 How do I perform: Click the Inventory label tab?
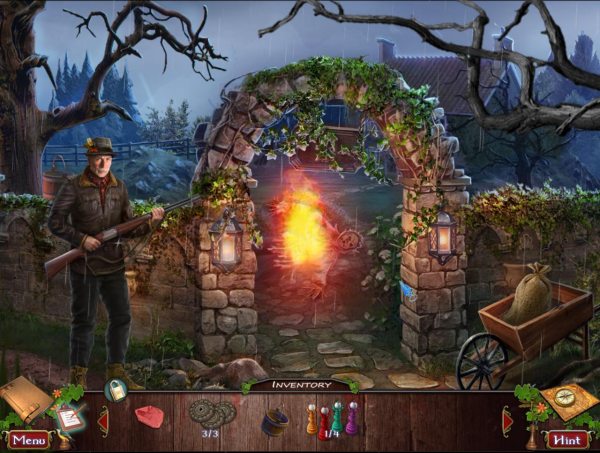point(300,385)
